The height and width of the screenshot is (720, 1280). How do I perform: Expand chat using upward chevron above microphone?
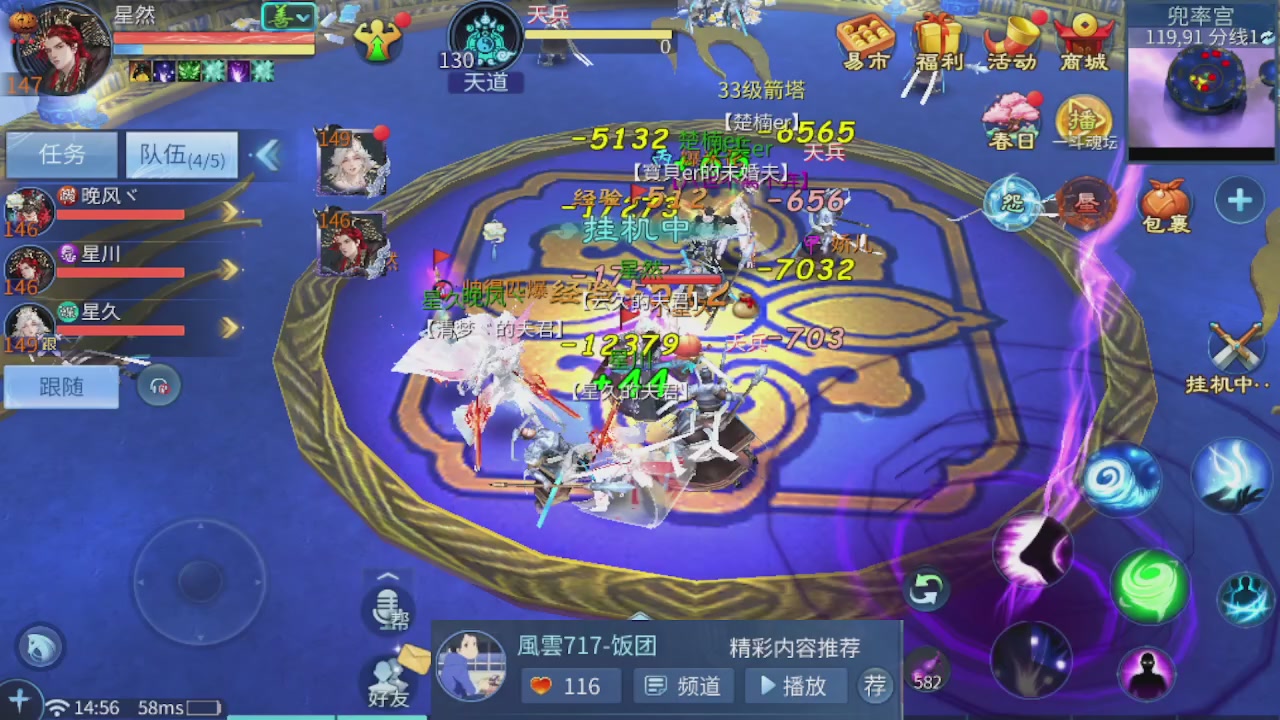pyautogui.click(x=388, y=577)
